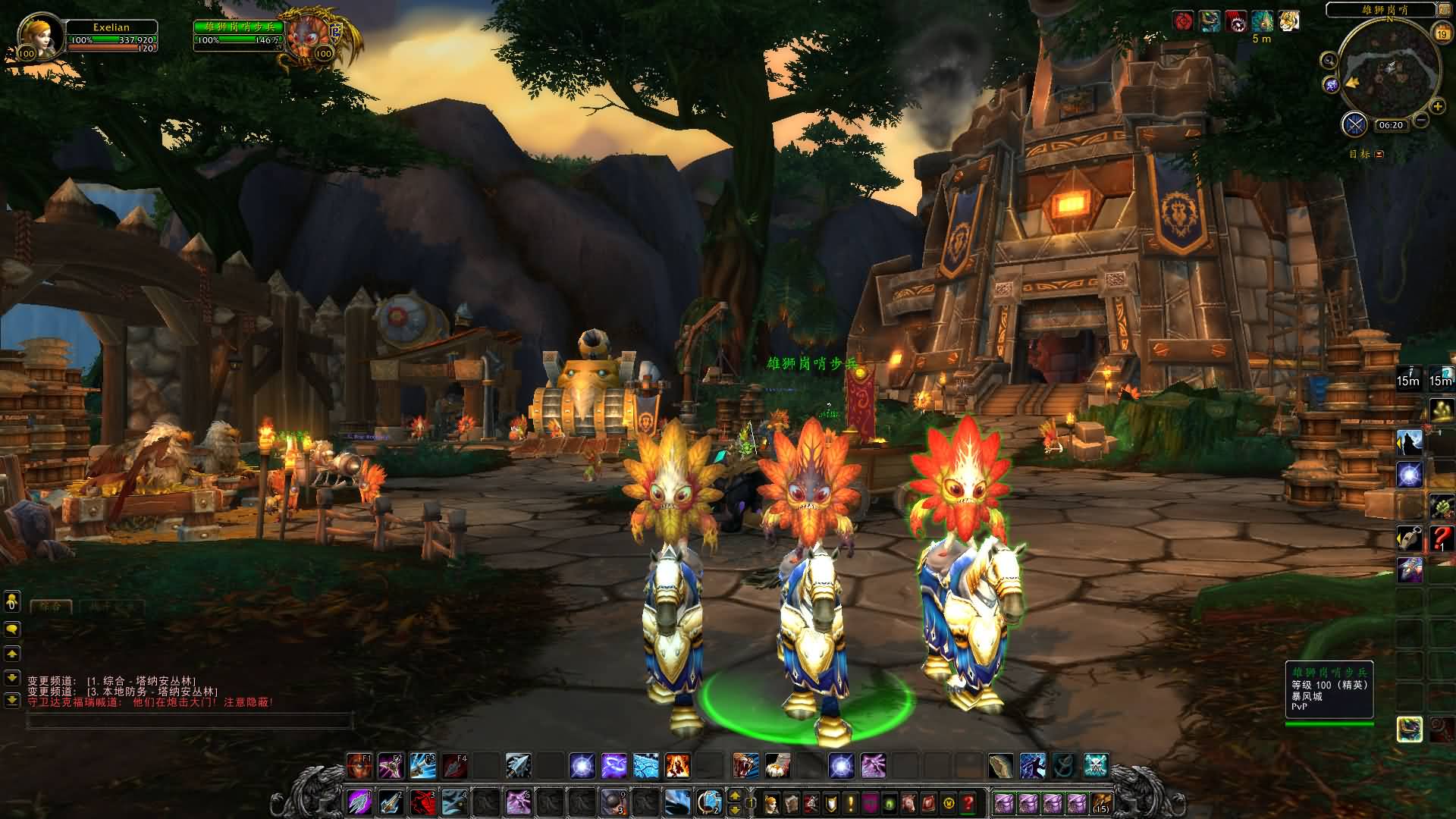Activate the skull and crossbones ability
The height and width of the screenshot is (819, 1456).
pos(1096,765)
